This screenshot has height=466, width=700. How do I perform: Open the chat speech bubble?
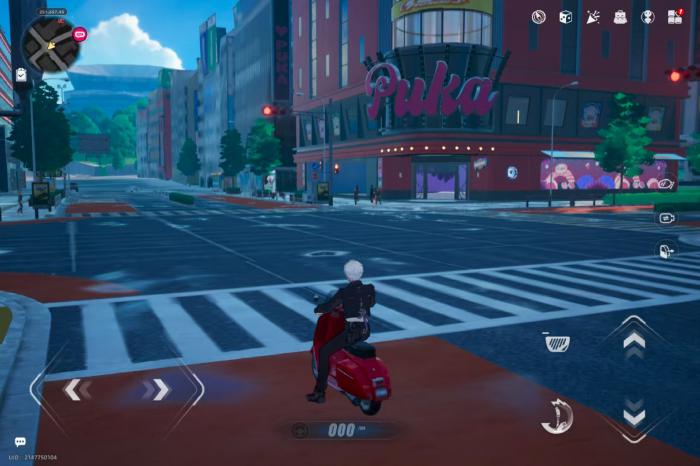tap(20, 442)
